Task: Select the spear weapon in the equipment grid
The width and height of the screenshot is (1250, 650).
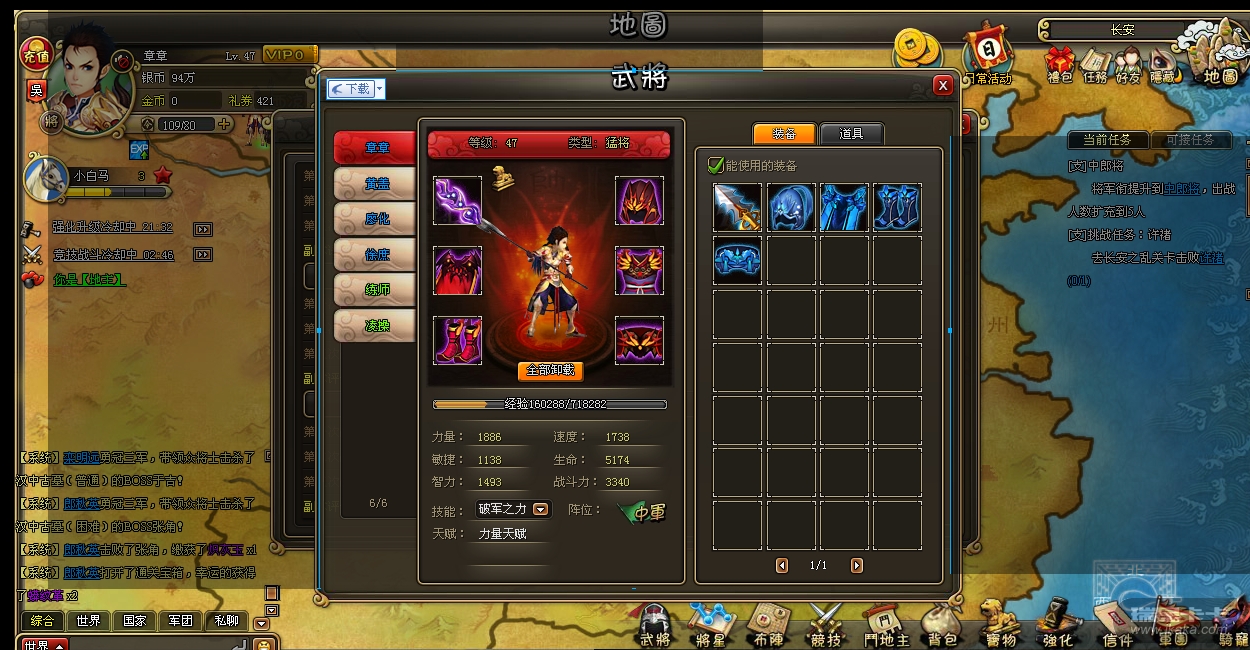Action: (x=737, y=208)
